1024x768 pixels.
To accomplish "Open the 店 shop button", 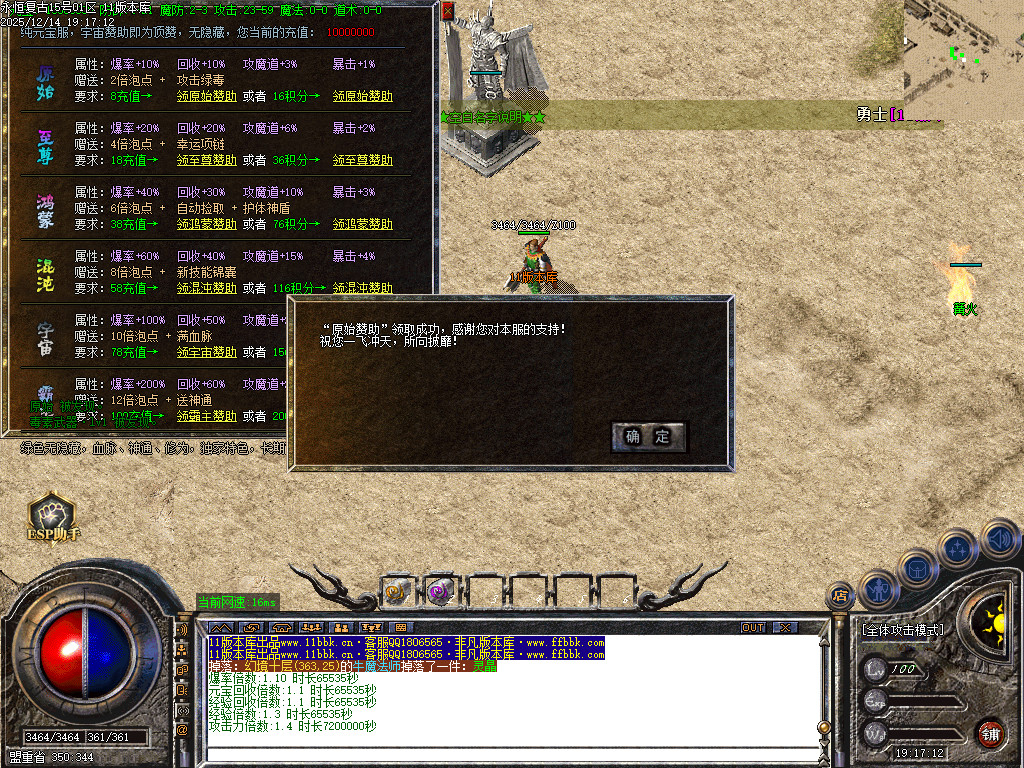I will click(839, 596).
